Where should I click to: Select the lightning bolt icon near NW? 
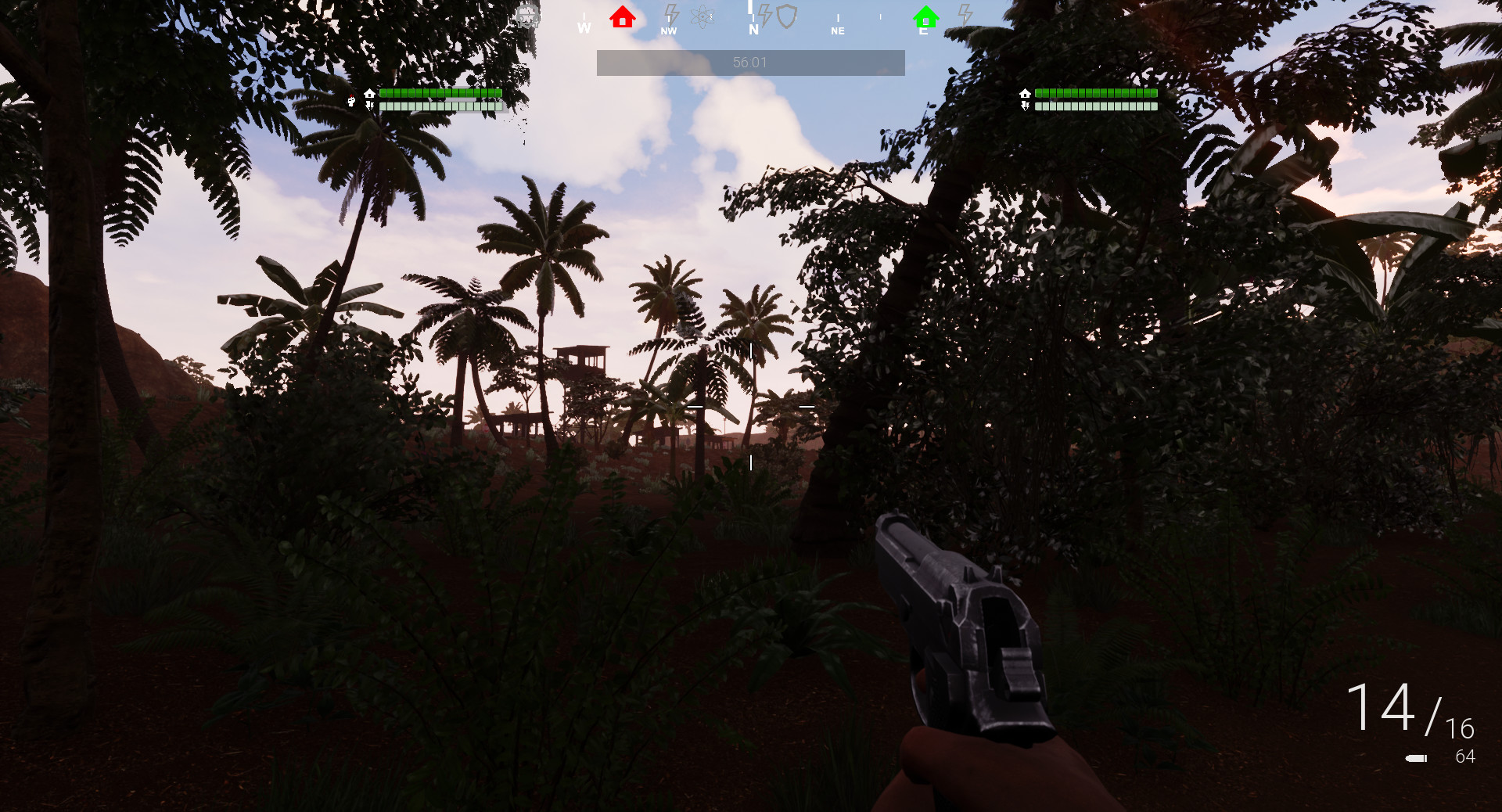pyautogui.click(x=670, y=14)
